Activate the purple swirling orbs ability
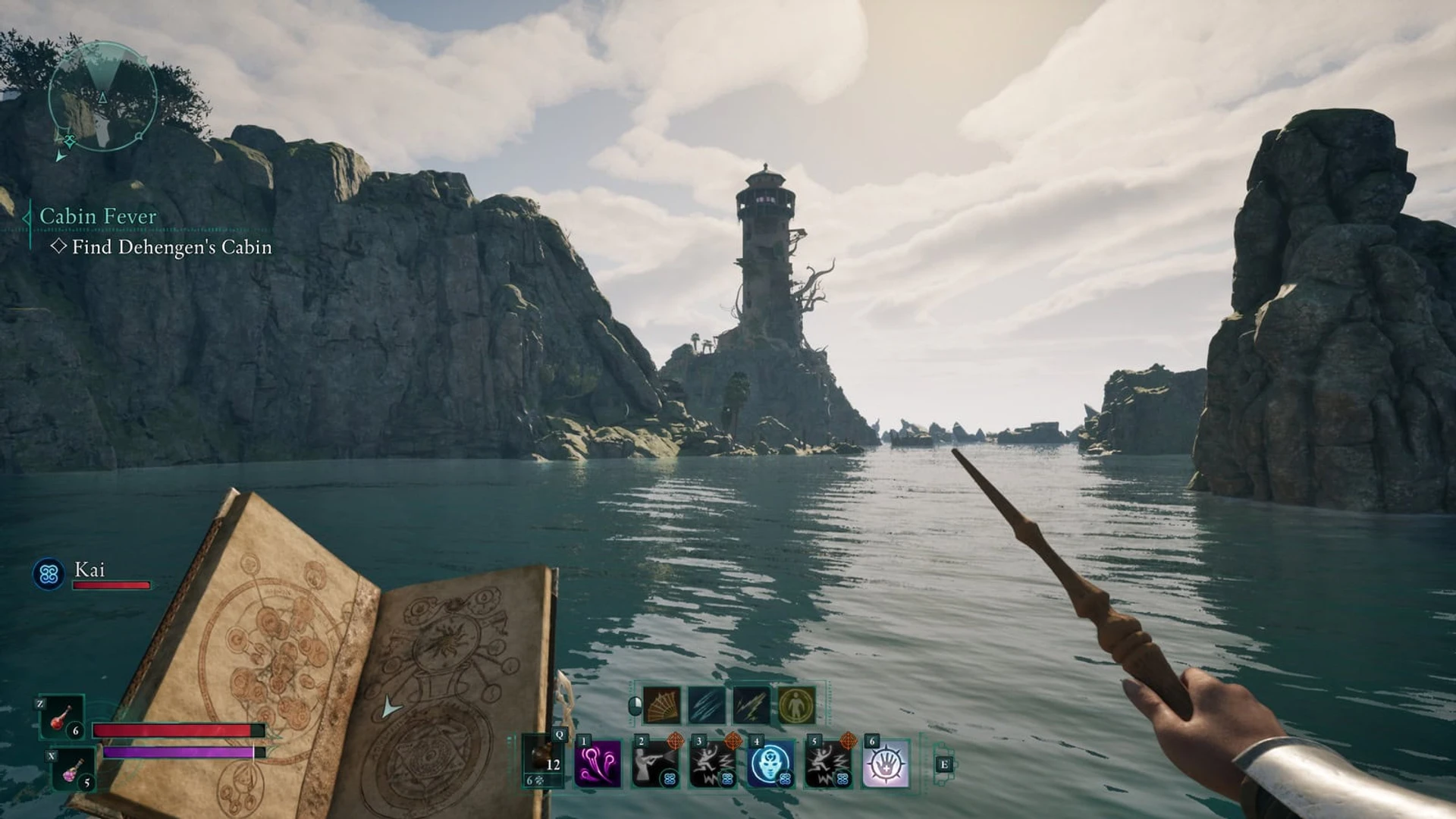Screen dimensions: 1456x819 pos(598,764)
